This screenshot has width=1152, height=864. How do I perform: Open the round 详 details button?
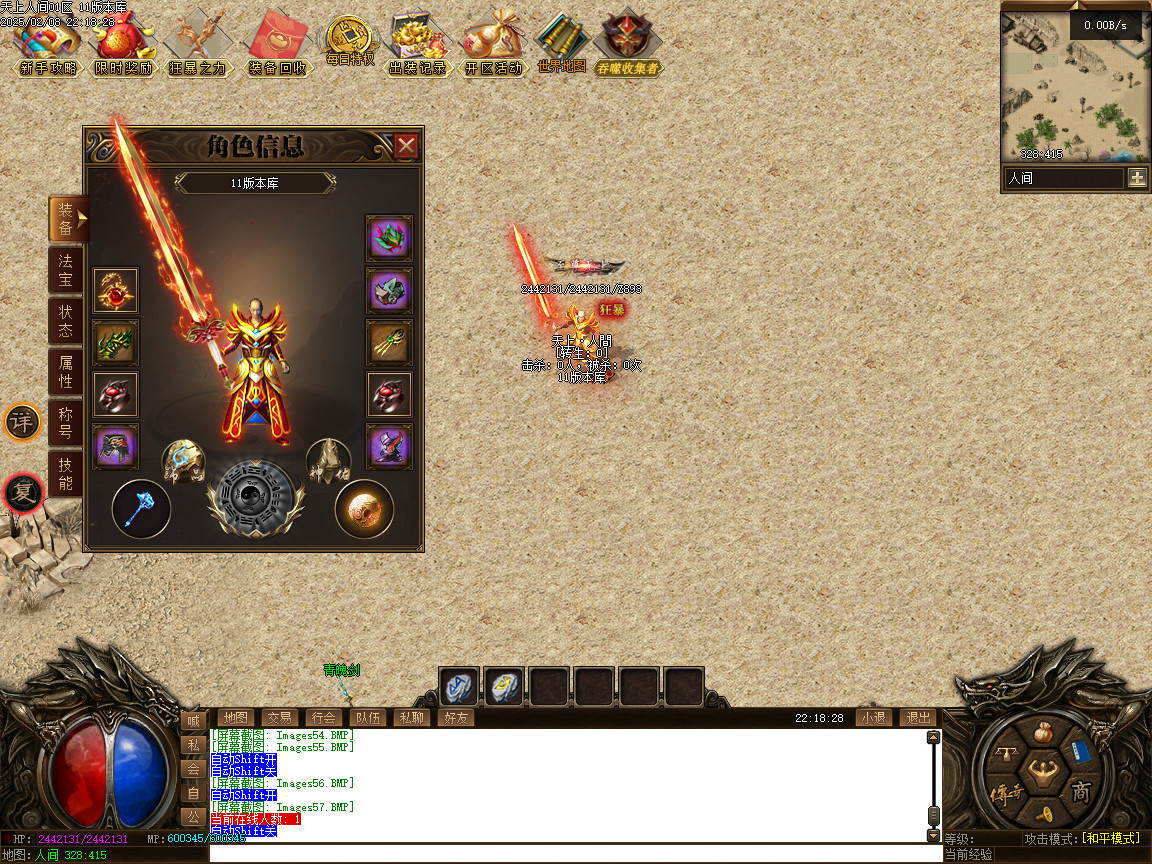click(22, 423)
